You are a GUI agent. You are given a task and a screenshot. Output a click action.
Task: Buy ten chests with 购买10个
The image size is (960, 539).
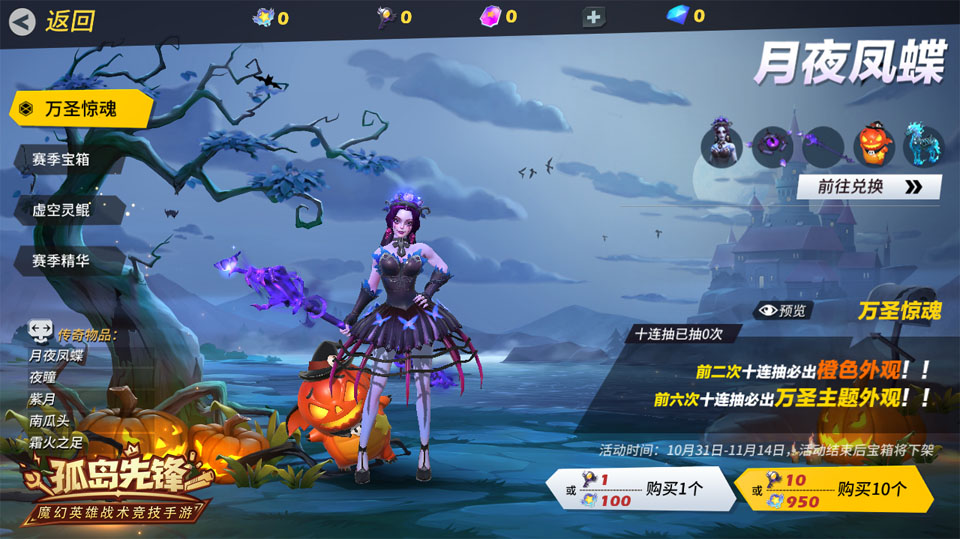tap(833, 490)
